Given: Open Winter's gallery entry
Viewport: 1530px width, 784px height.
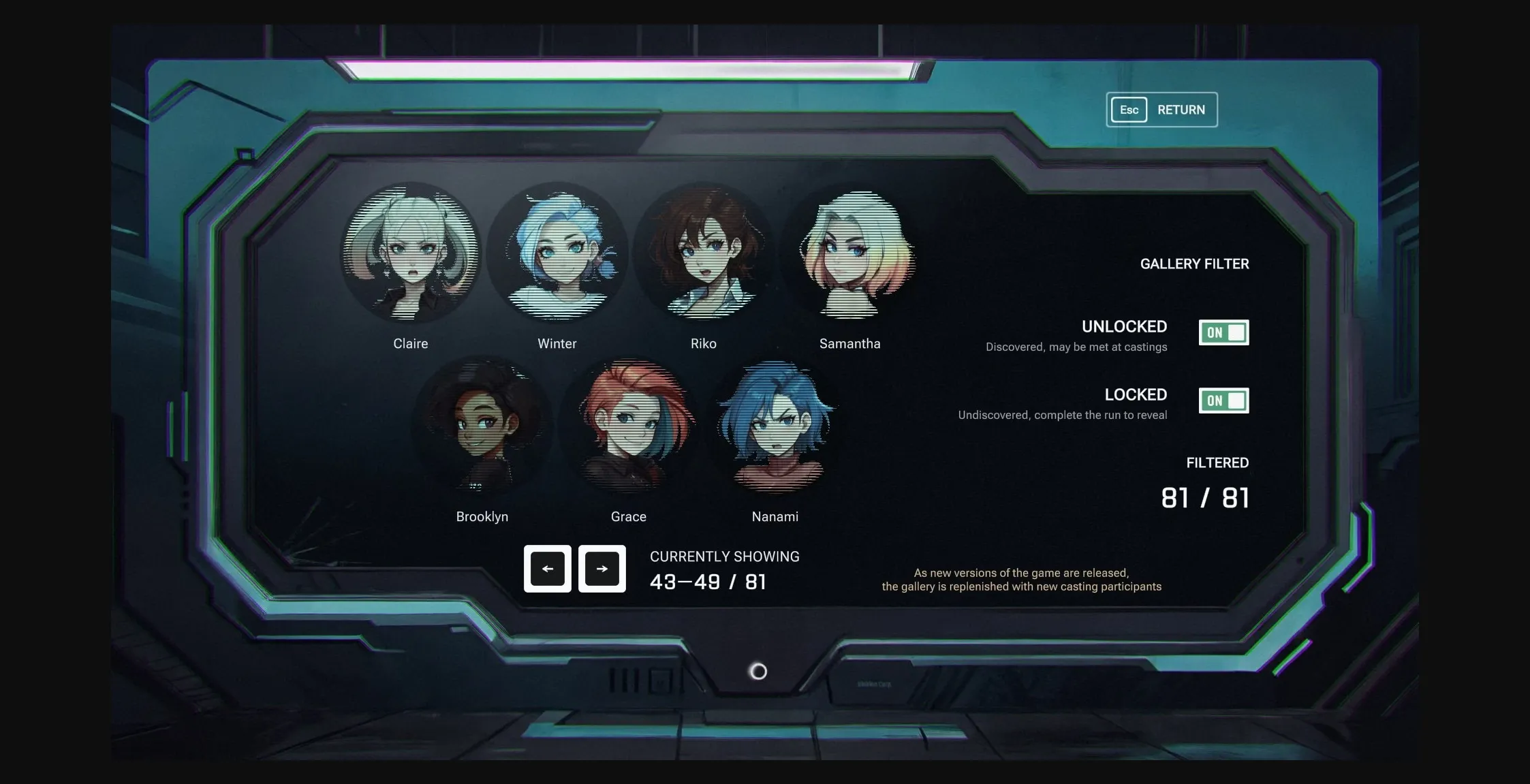Looking at the screenshot, I should point(557,255).
